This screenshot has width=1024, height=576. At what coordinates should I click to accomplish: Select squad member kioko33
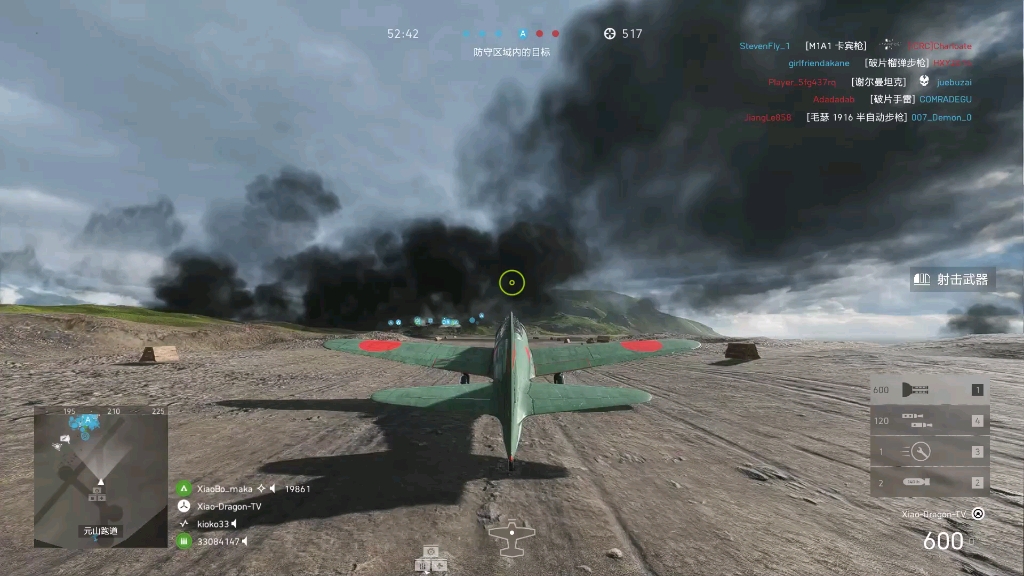pyautogui.click(x=213, y=524)
